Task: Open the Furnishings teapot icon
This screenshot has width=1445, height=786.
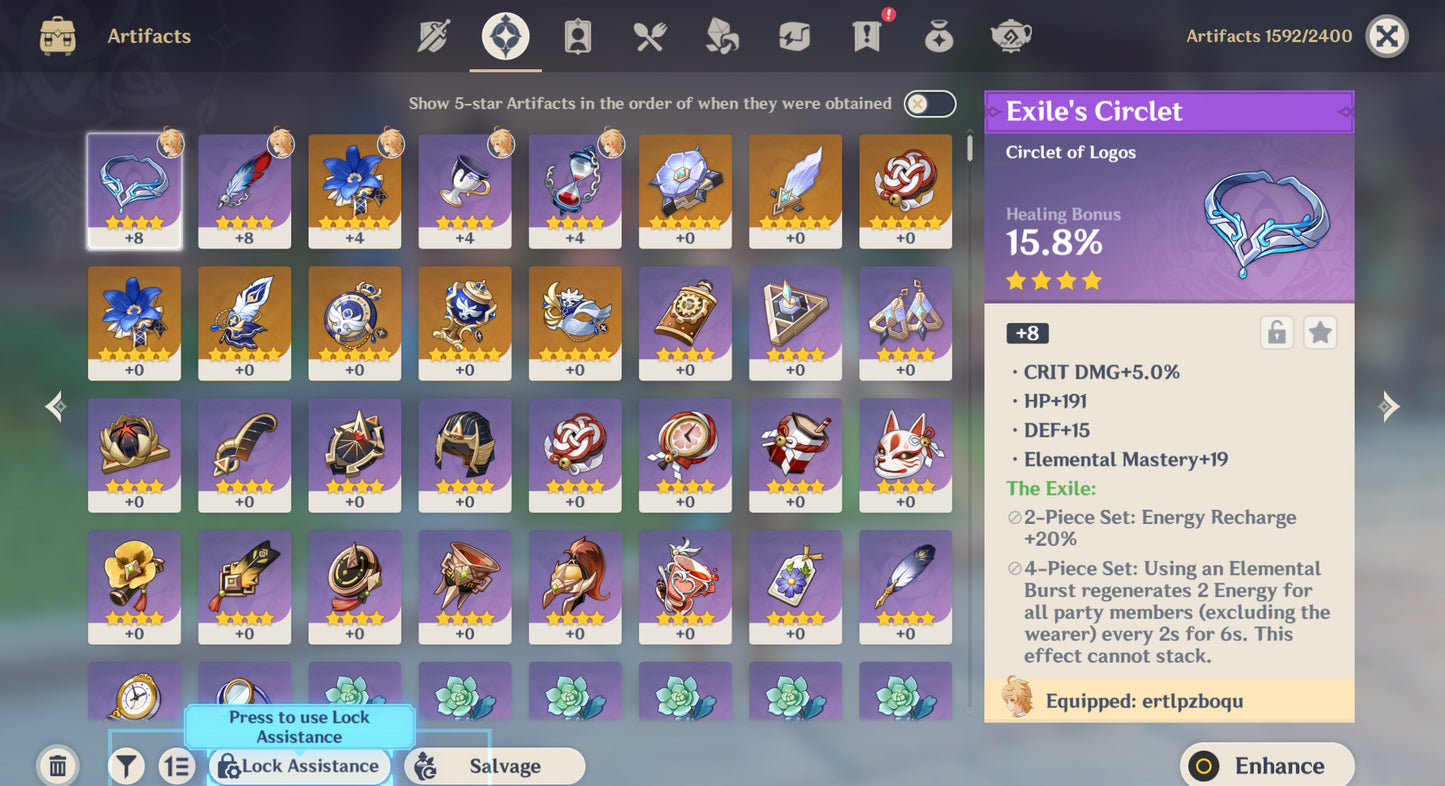Action: [1010, 33]
